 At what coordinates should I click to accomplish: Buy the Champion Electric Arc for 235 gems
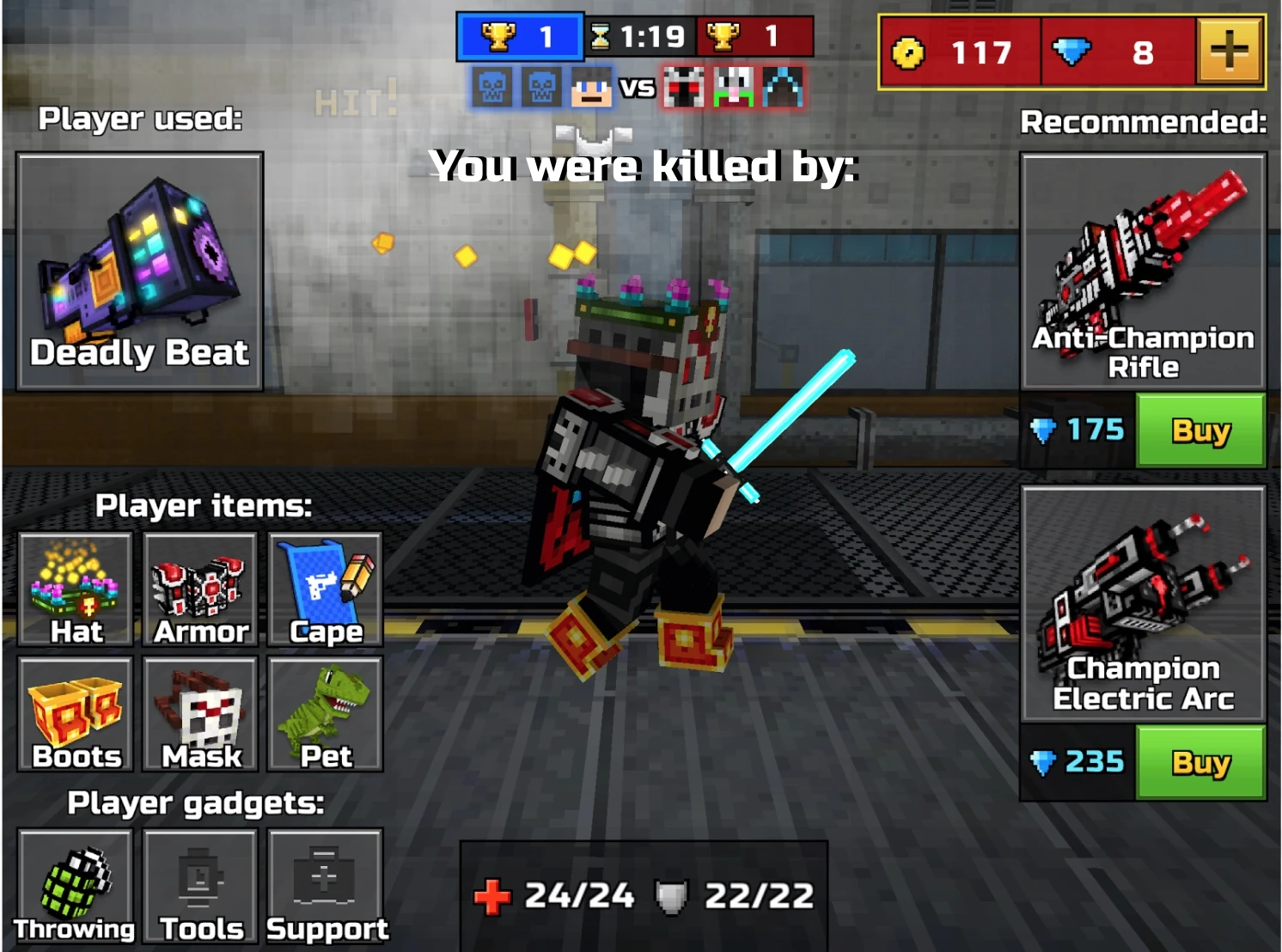click(x=1200, y=761)
